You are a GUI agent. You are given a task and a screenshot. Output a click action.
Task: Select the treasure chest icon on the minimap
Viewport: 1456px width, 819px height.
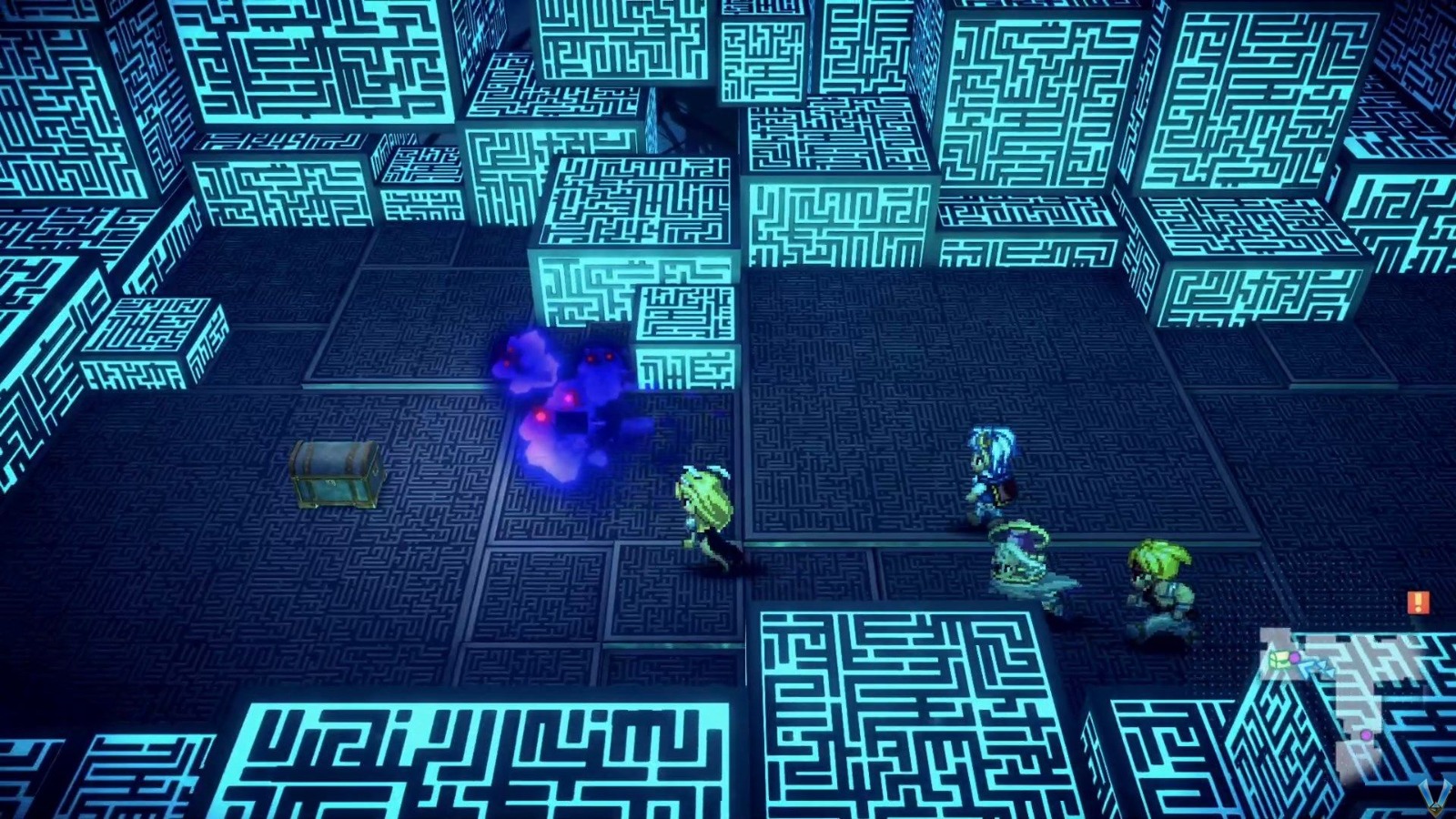[1279, 658]
